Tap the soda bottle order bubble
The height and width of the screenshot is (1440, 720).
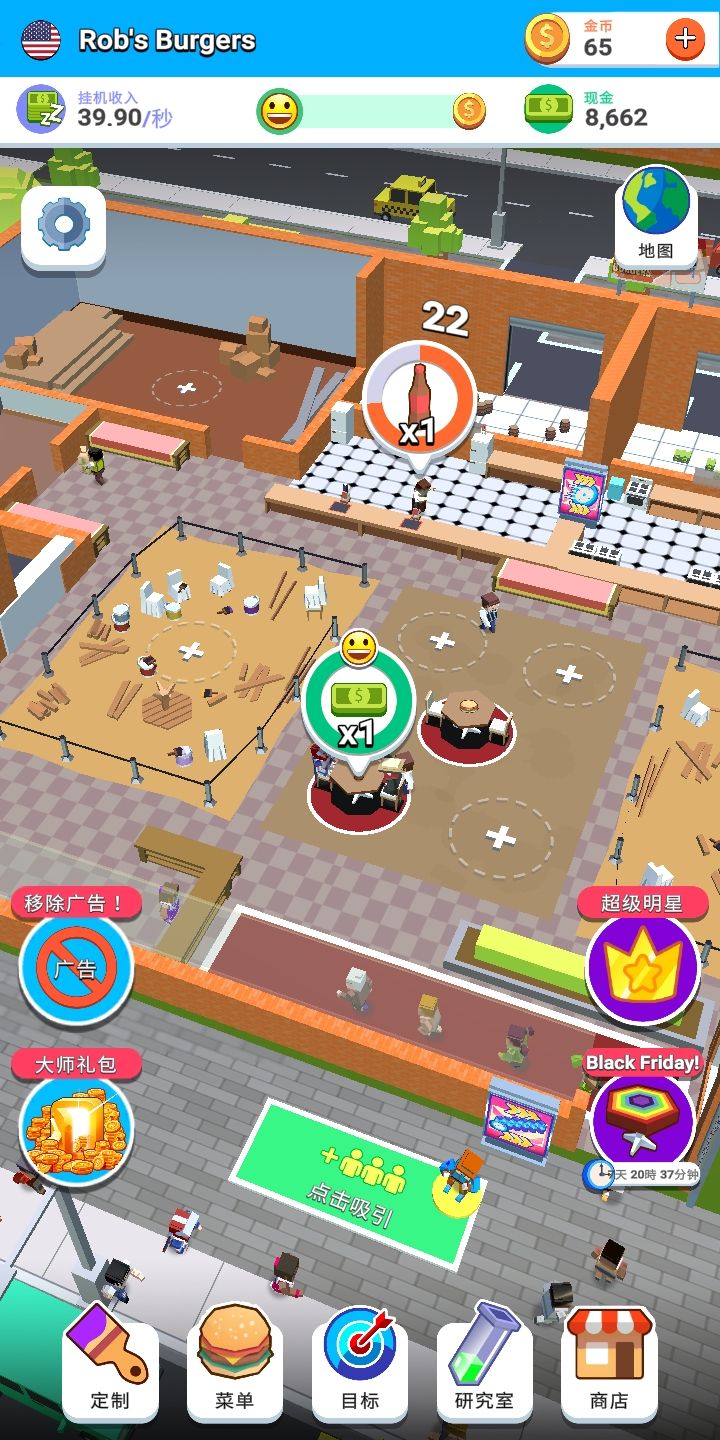tap(420, 400)
